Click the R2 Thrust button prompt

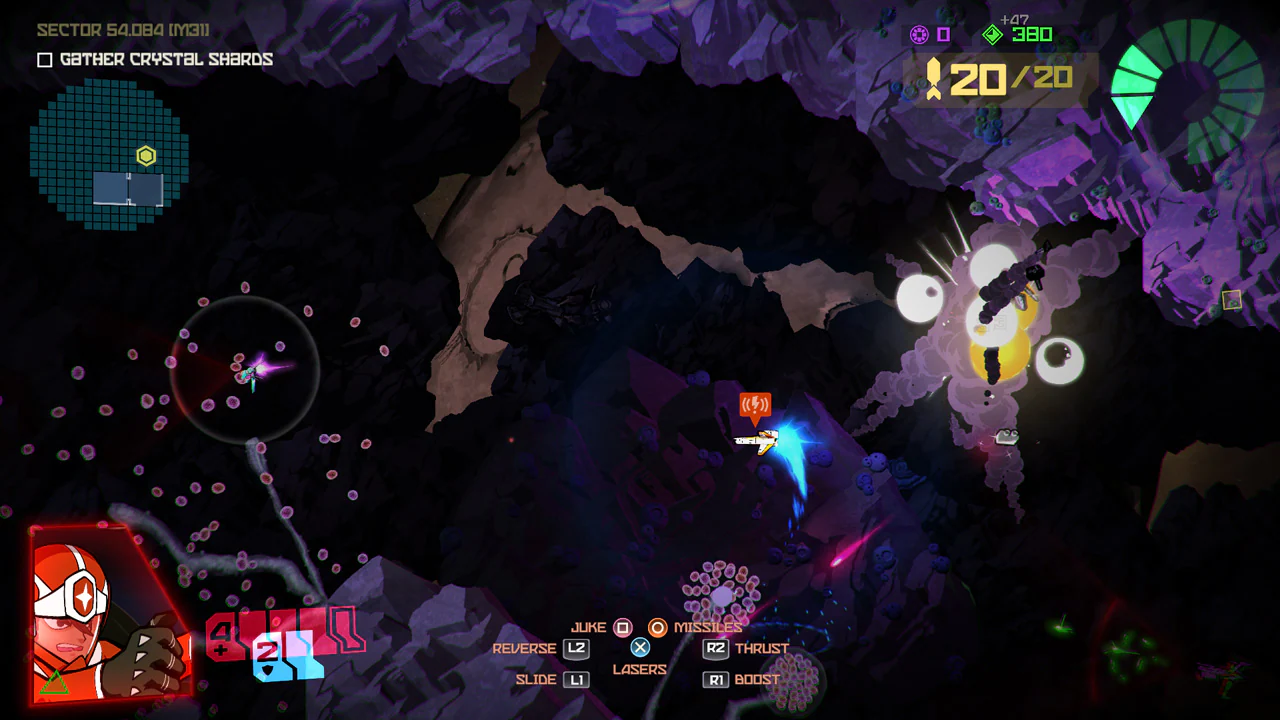(x=715, y=648)
